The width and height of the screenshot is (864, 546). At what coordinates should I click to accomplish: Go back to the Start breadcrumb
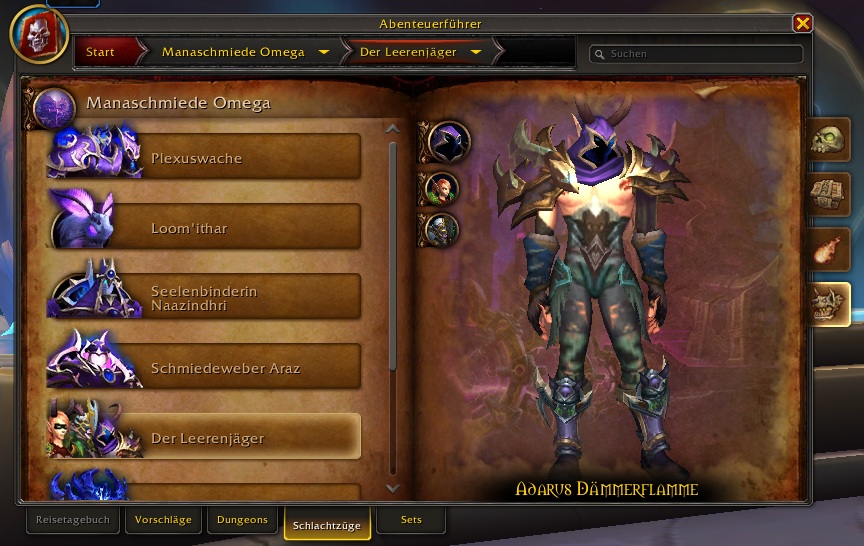(100, 52)
